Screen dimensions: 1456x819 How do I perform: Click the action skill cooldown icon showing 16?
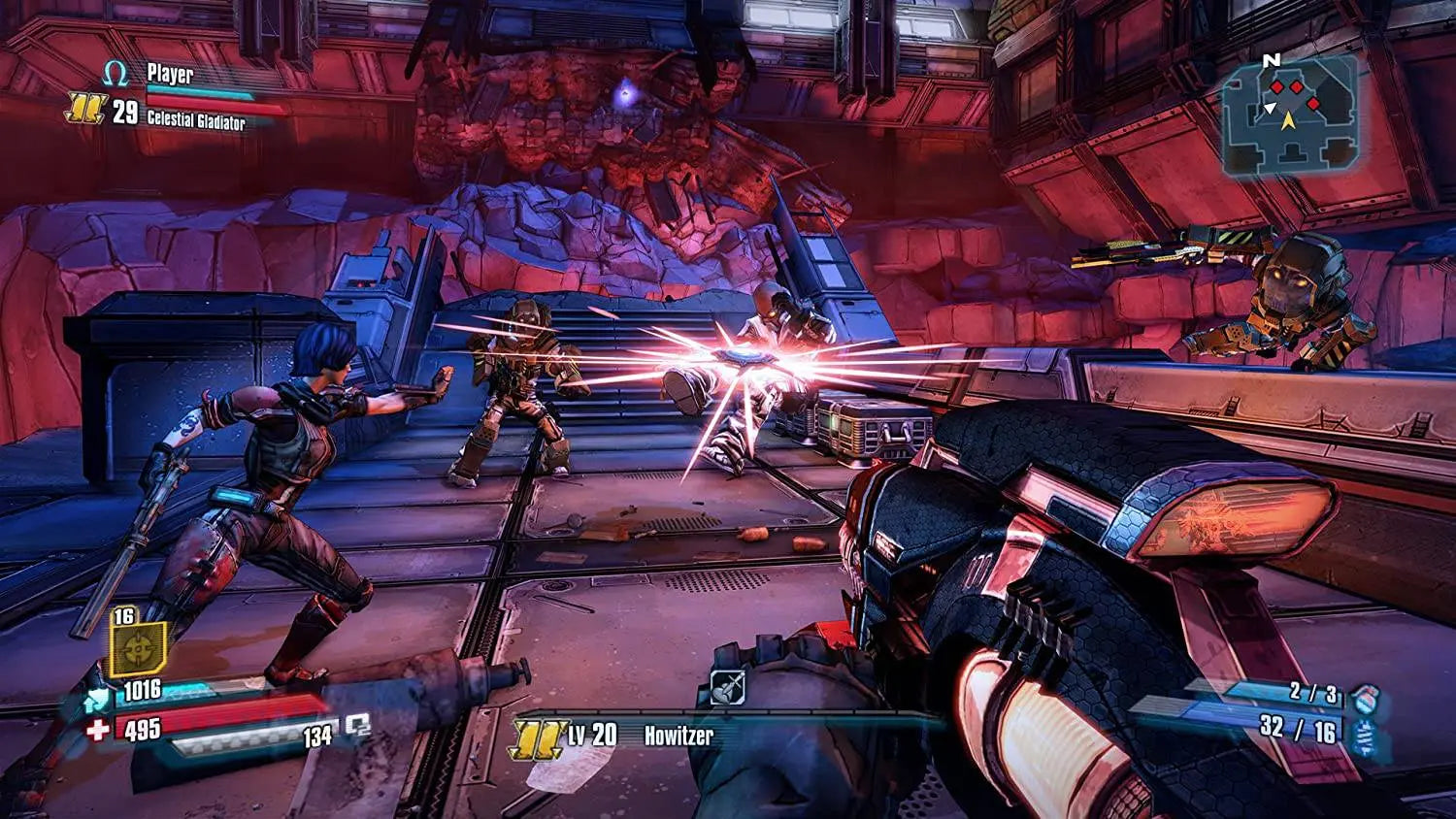[x=139, y=649]
